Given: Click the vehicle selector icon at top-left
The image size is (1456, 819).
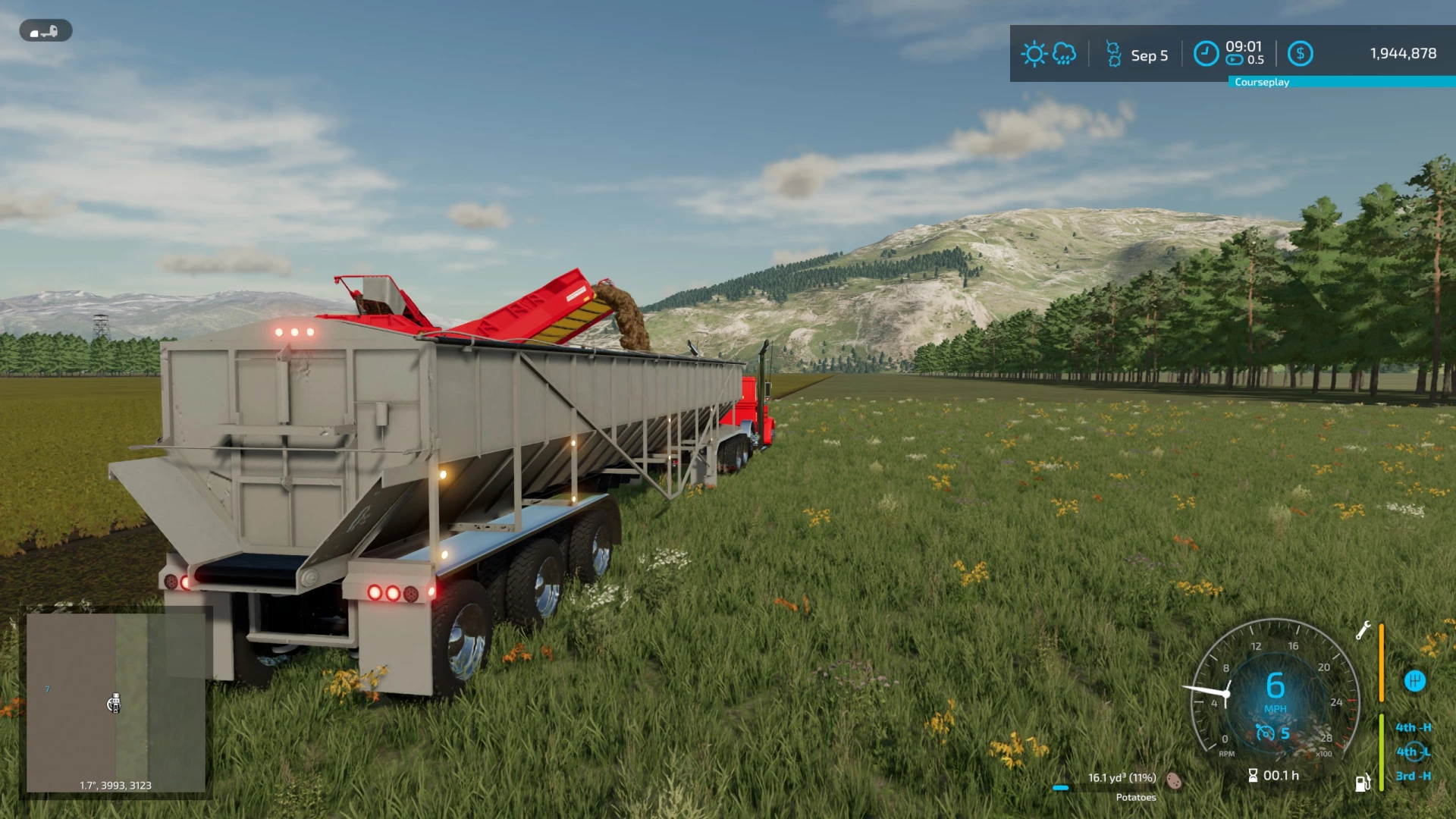Looking at the screenshot, I should pos(45,31).
